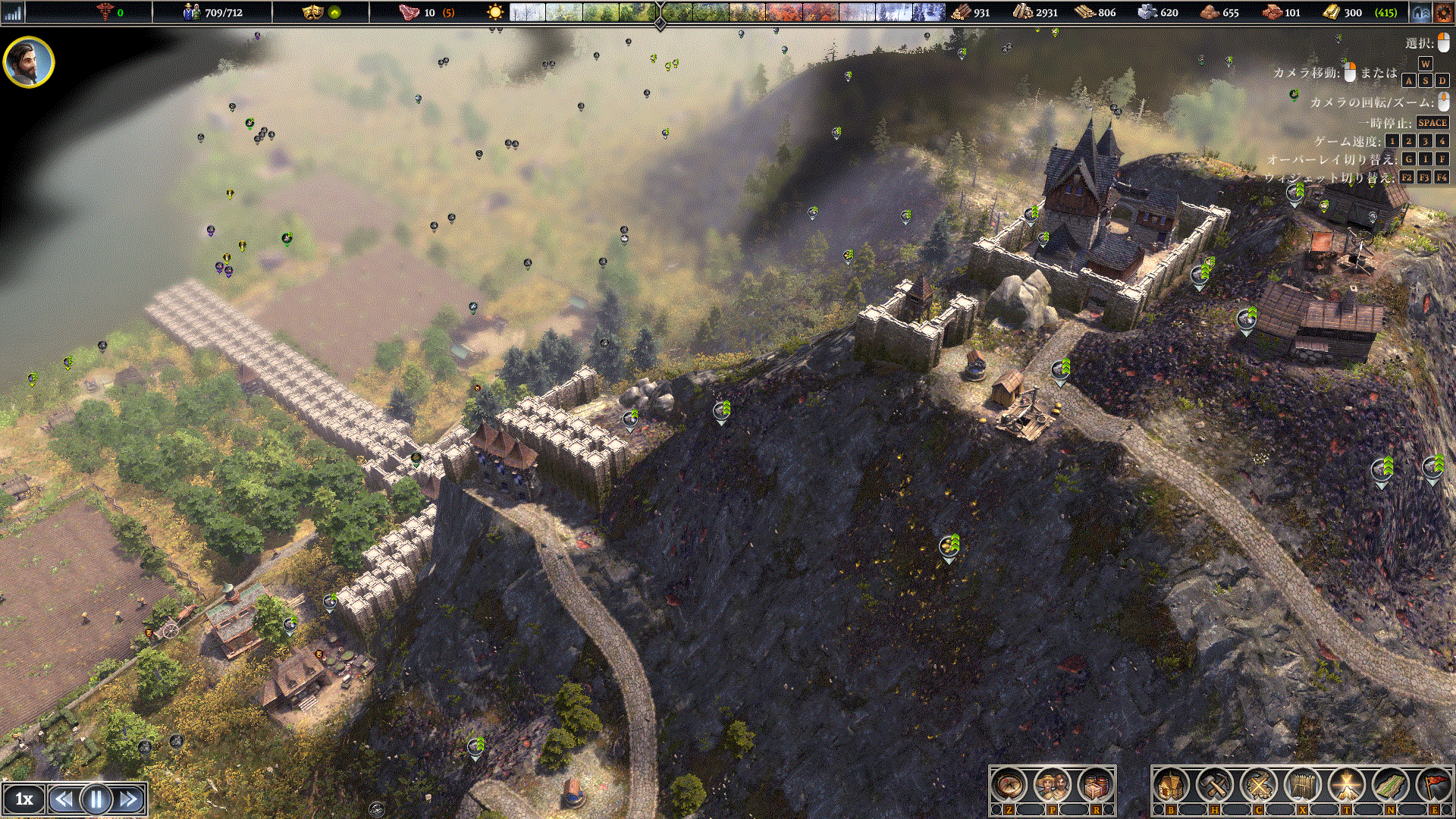Open the leader portrait in the corner
Viewport: 1456px width, 819px height.
tap(29, 62)
